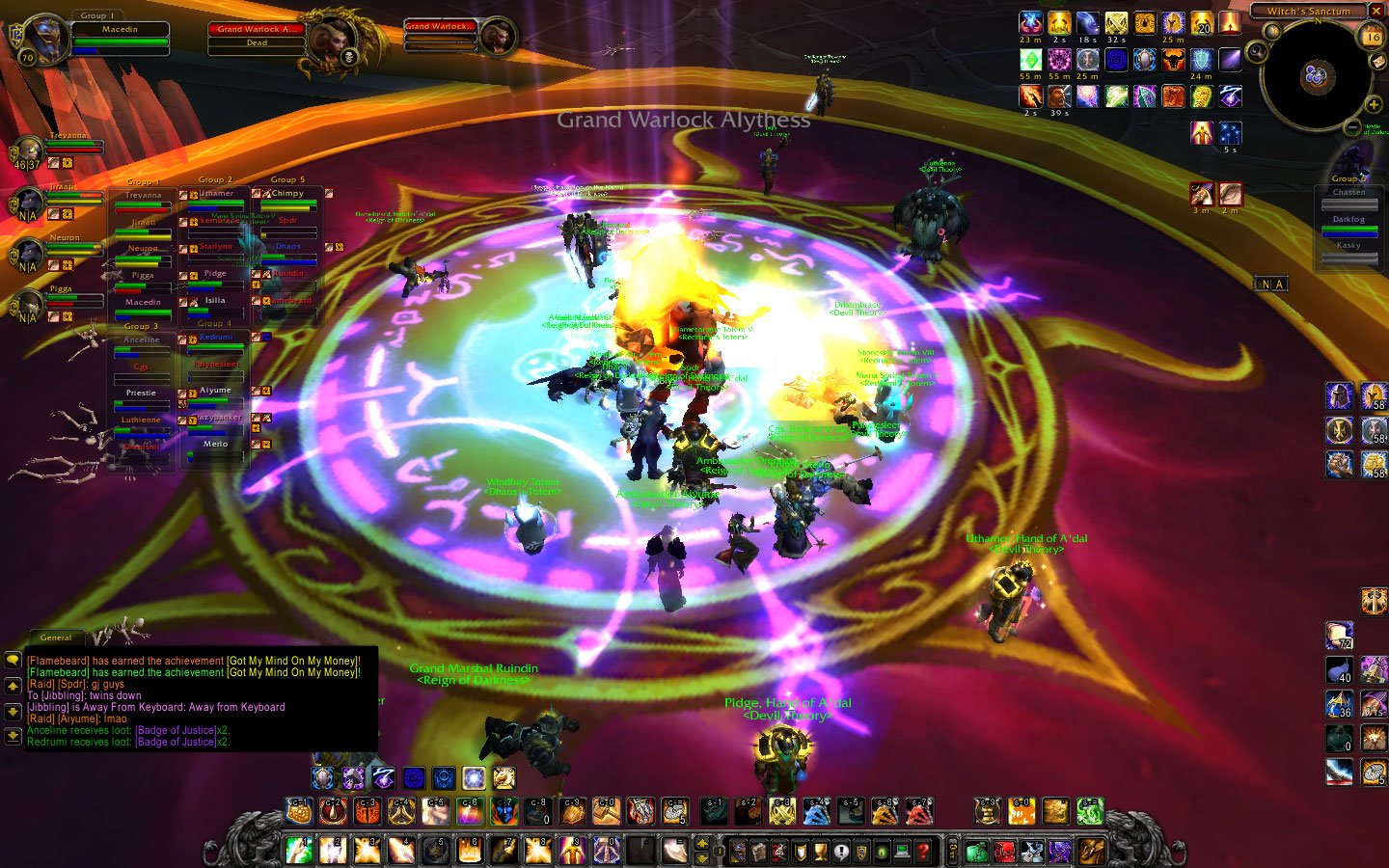Image resolution: width=1389 pixels, height=868 pixels.
Task: Open the red question mark help button
Action: pyautogui.click(x=923, y=852)
